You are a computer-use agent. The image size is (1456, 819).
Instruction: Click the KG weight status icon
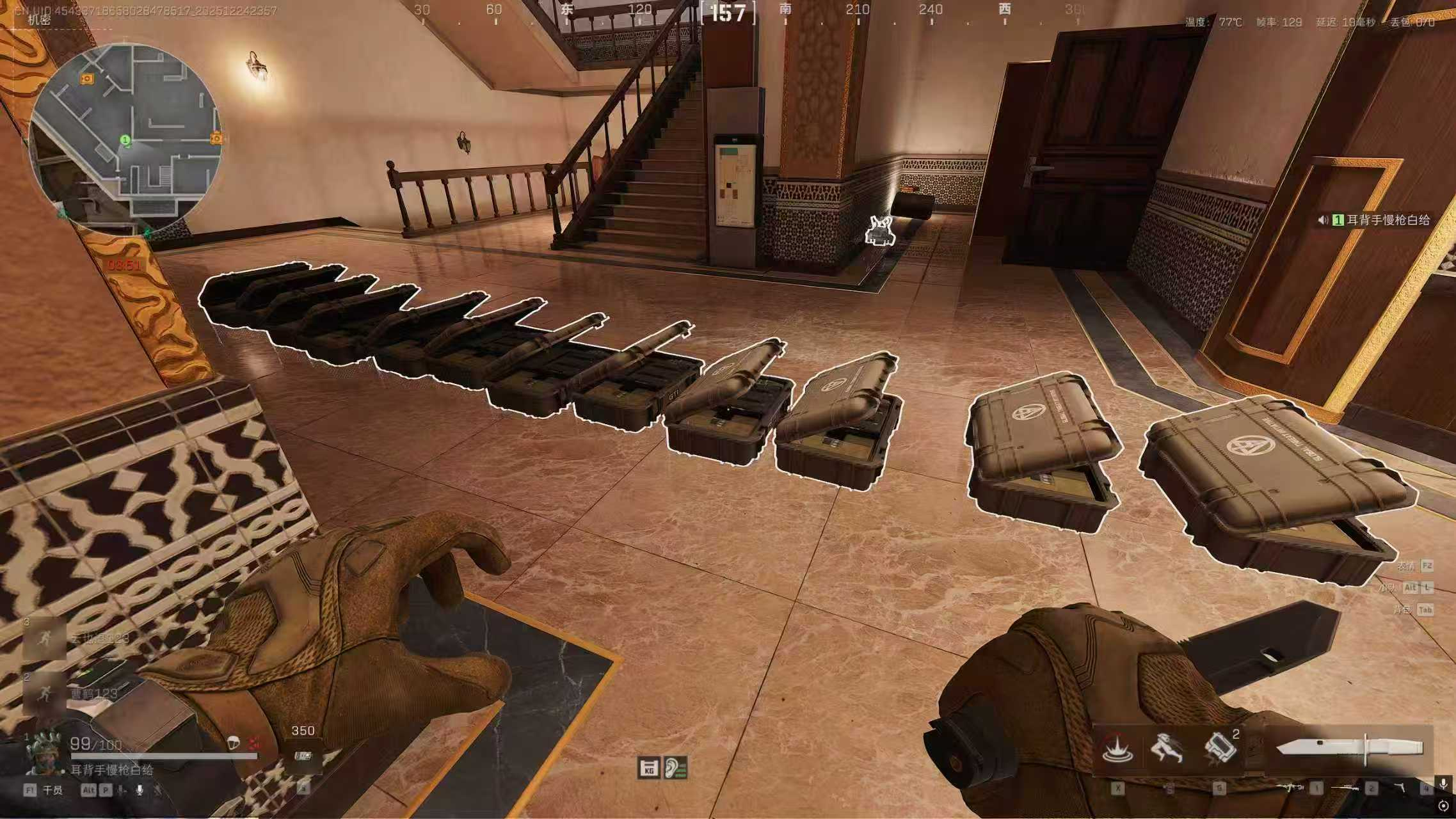click(648, 768)
